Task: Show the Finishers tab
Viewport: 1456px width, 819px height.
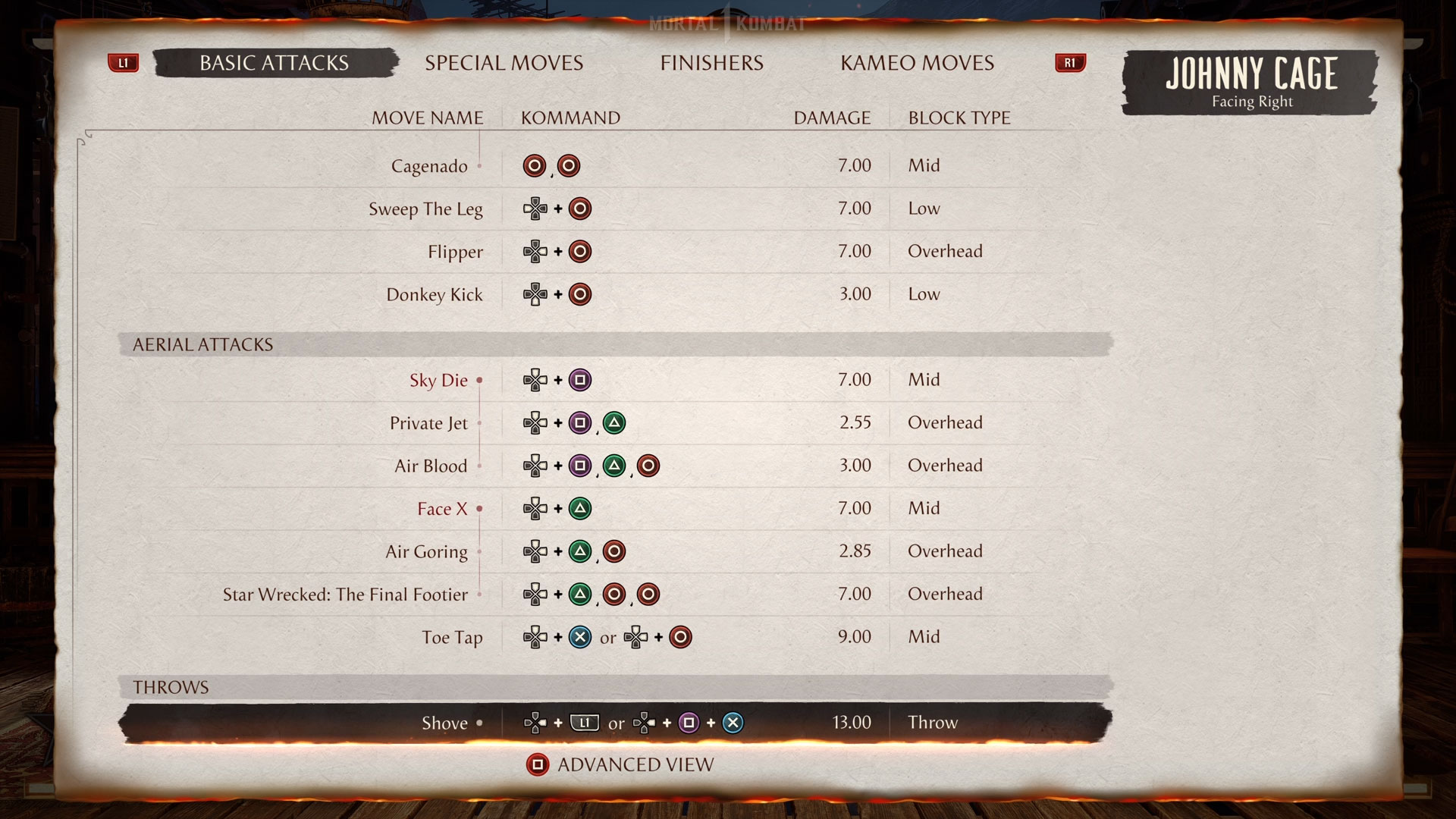Action: (x=711, y=63)
